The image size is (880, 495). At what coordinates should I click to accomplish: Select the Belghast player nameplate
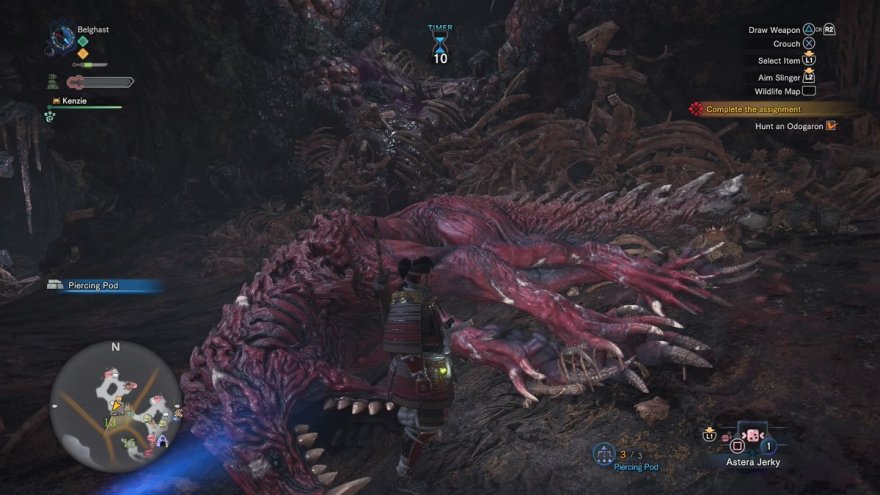[x=92, y=30]
